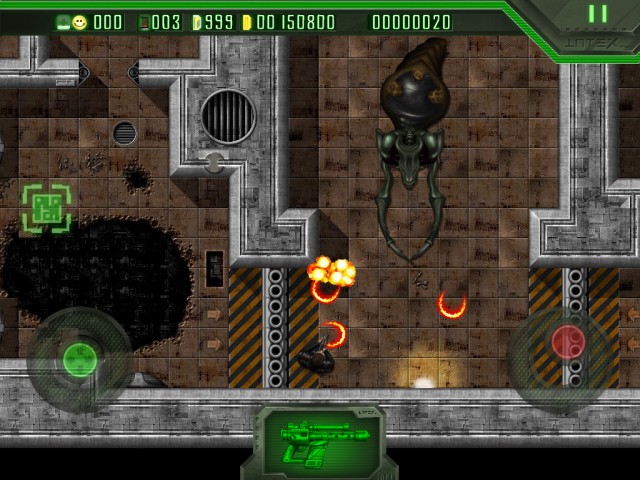640x480 pixels.
Task: Open the green radar map icon
Action: 46,208
